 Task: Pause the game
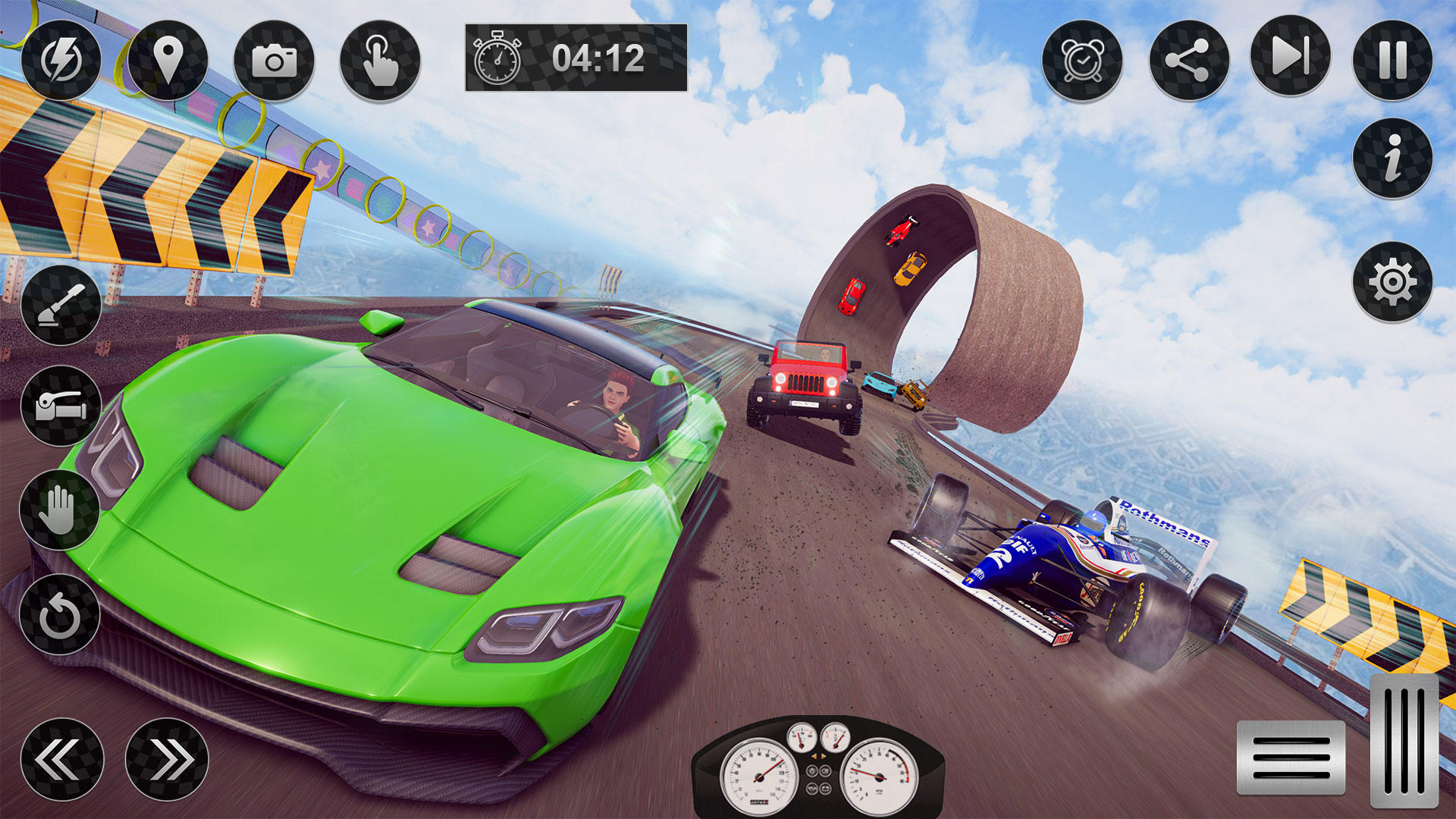coord(1392,60)
